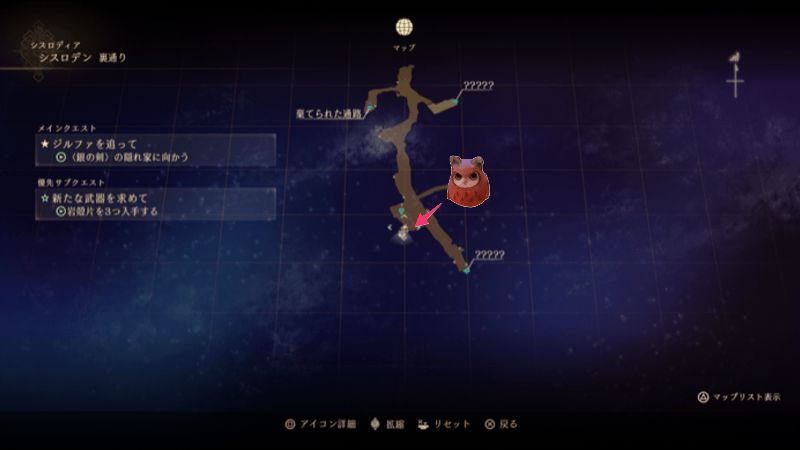Reset the map view (リセット)

point(445,424)
